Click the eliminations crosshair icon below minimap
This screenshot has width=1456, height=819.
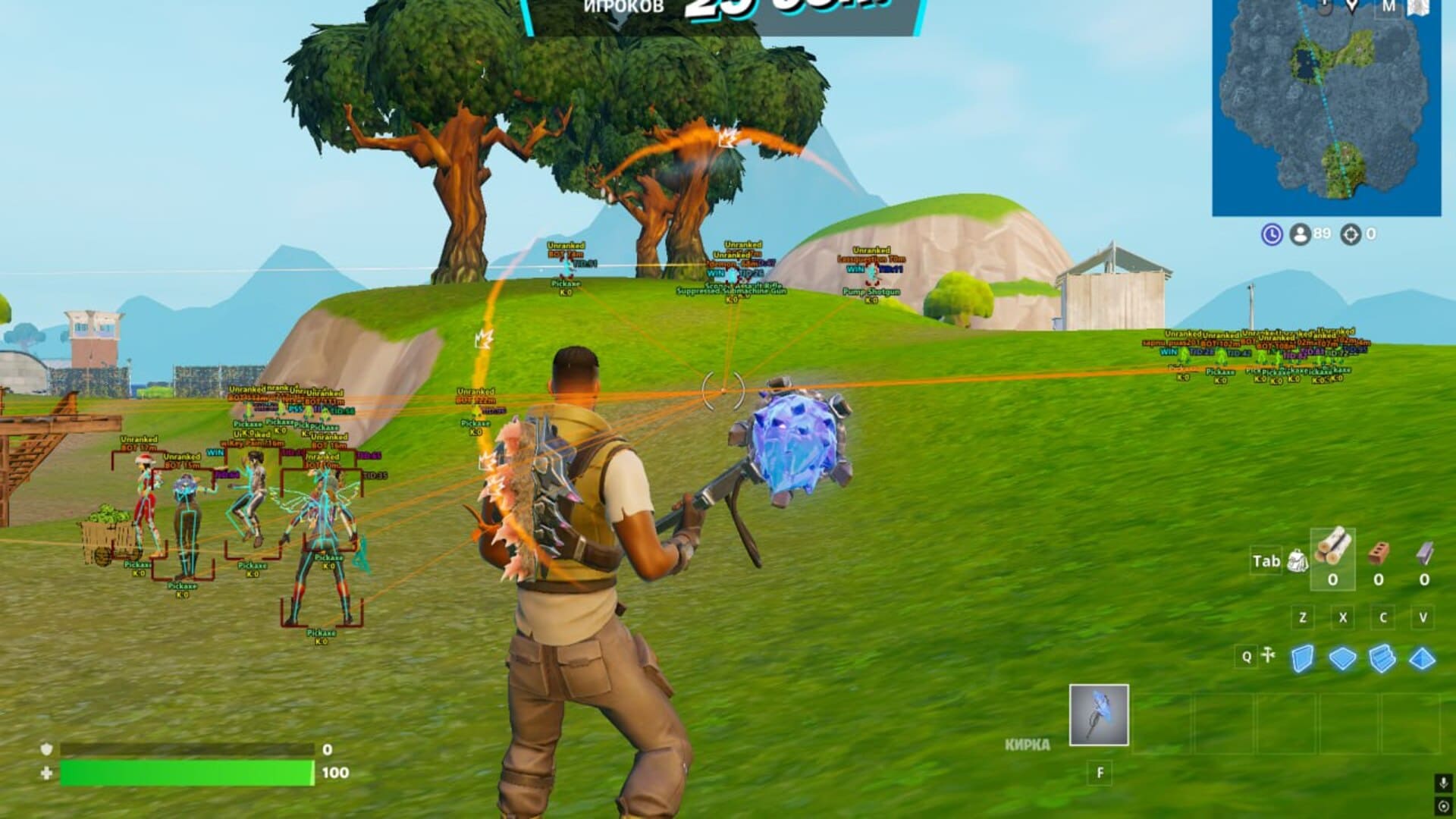(x=1350, y=234)
